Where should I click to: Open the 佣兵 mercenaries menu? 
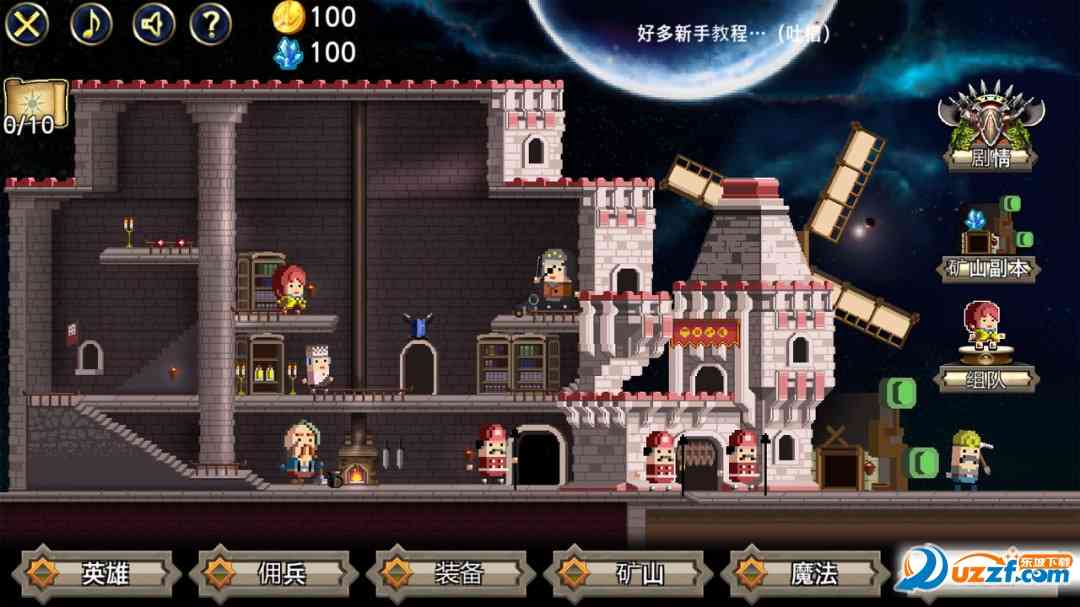[274, 573]
